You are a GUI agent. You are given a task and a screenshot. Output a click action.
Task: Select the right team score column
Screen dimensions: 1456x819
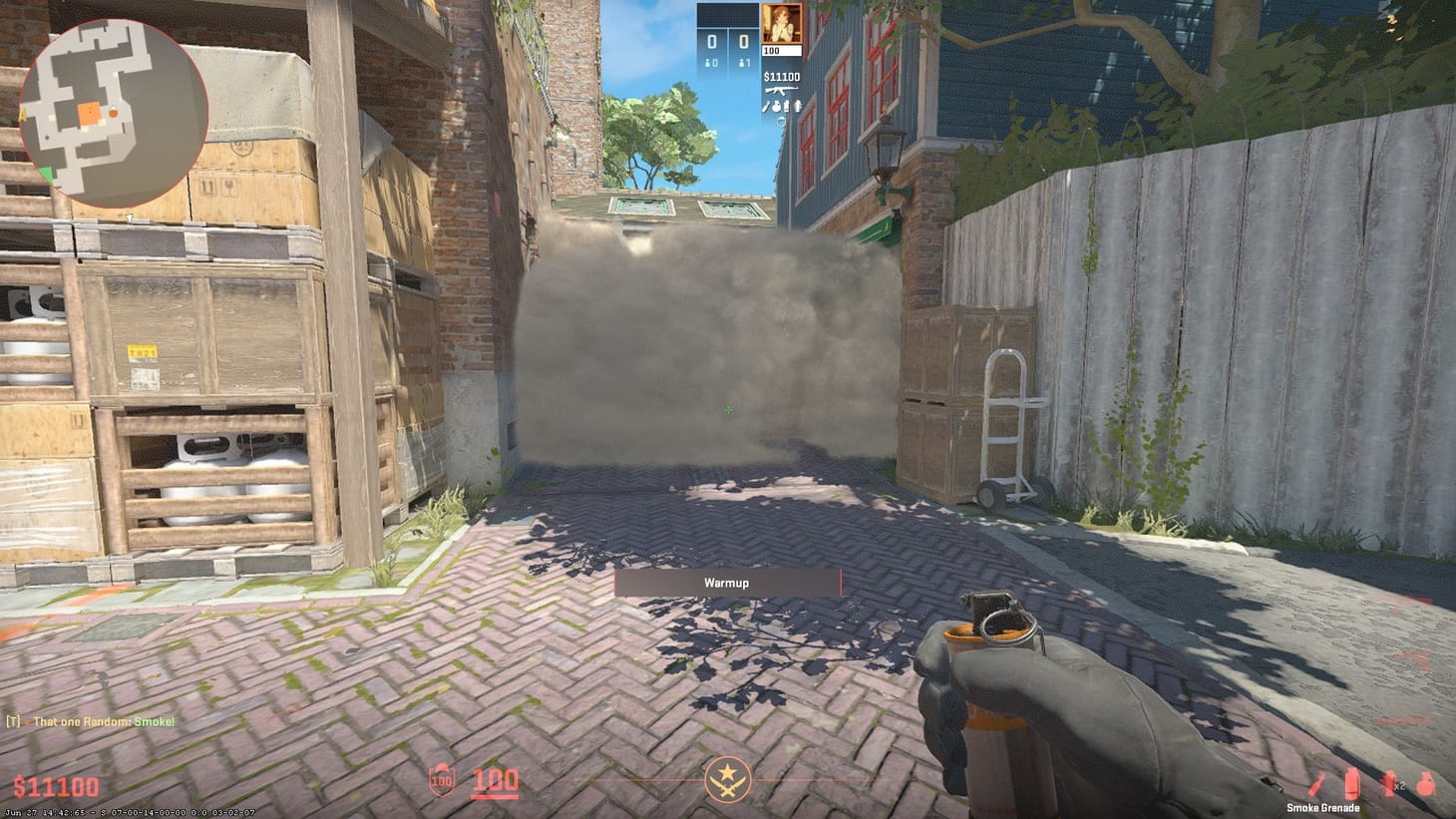click(745, 42)
